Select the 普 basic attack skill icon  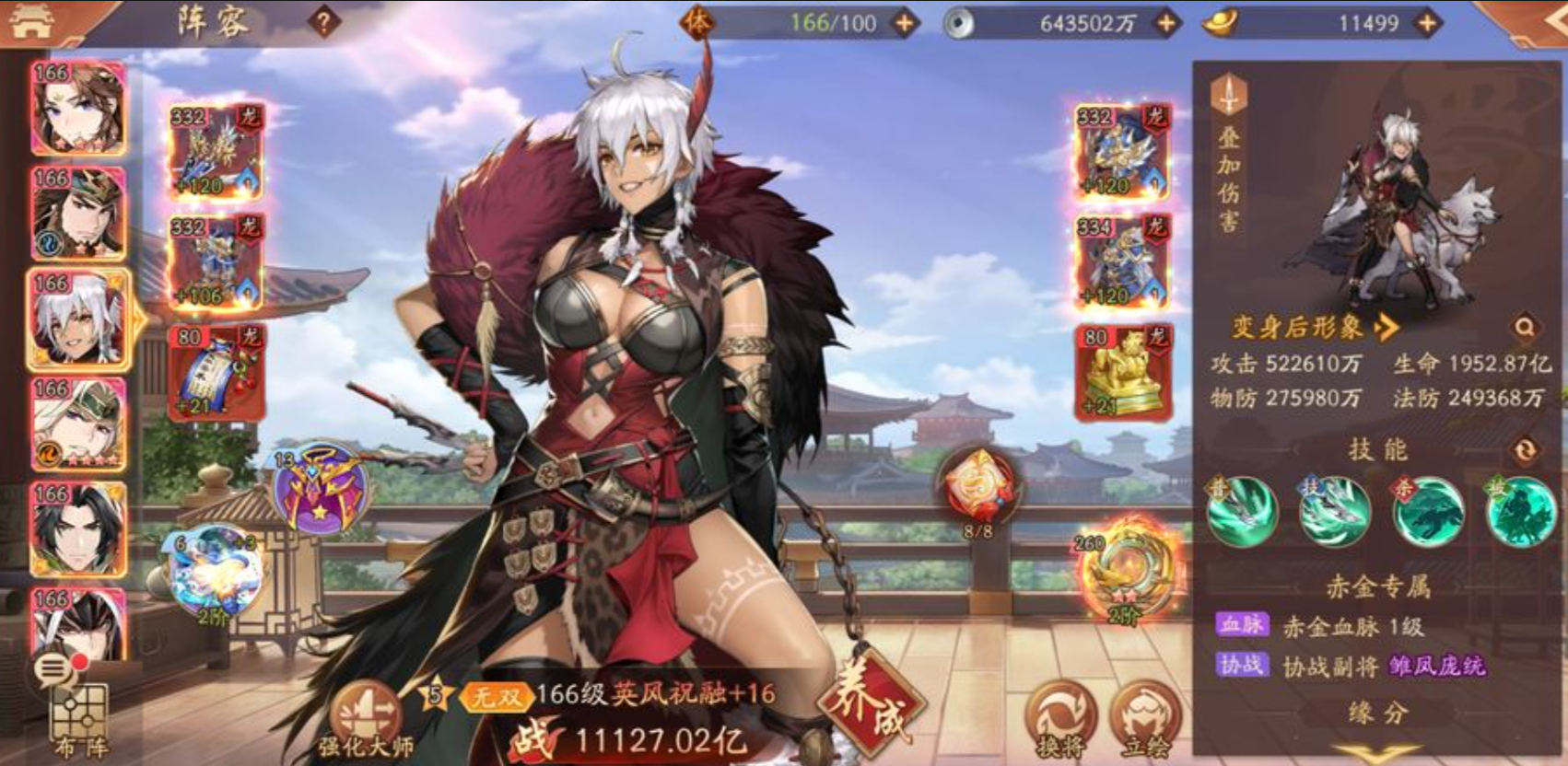click(1242, 511)
